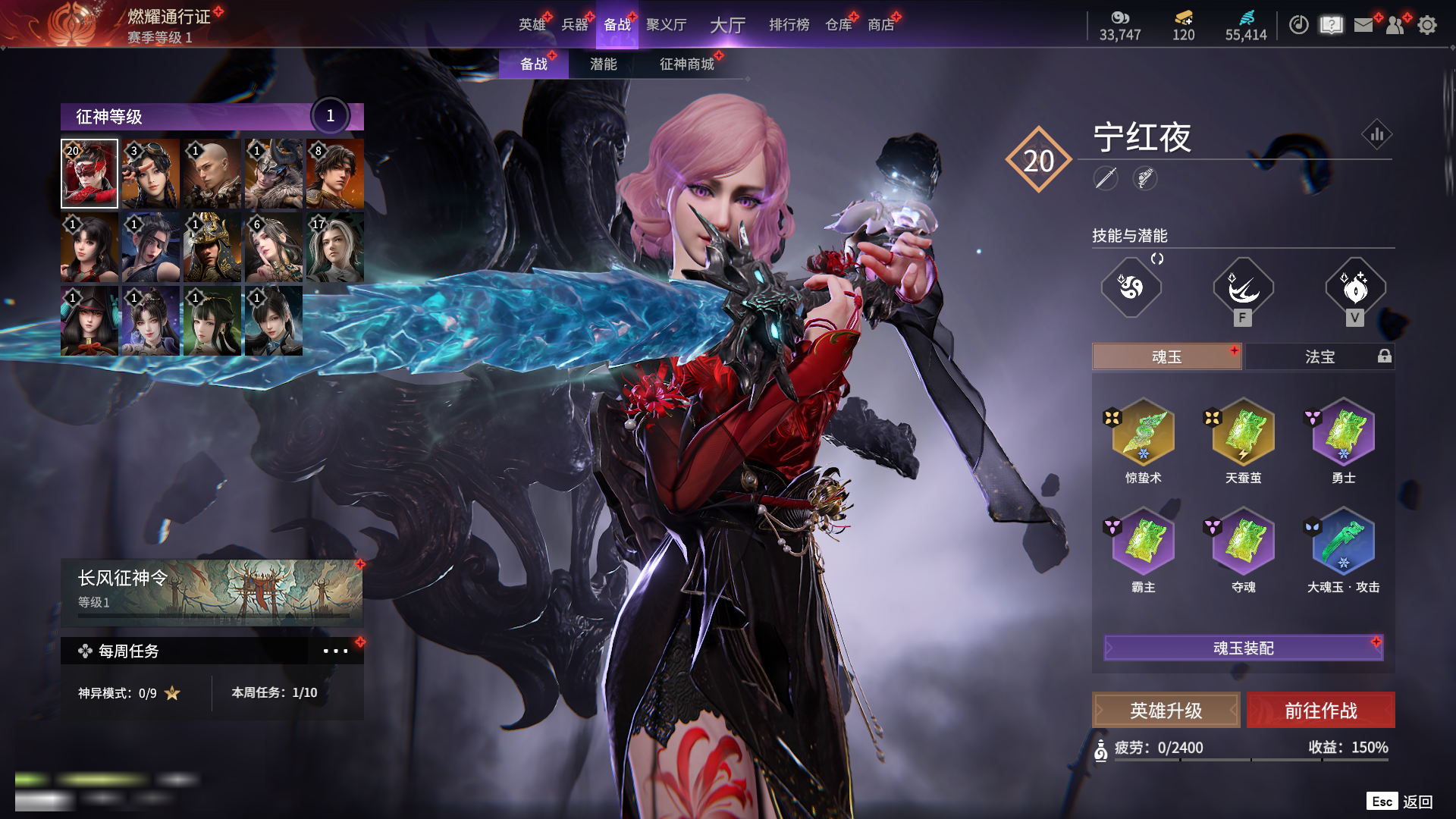1456x819 pixels.
Task: Go to the 兵器 weapons menu
Action: tap(575, 25)
